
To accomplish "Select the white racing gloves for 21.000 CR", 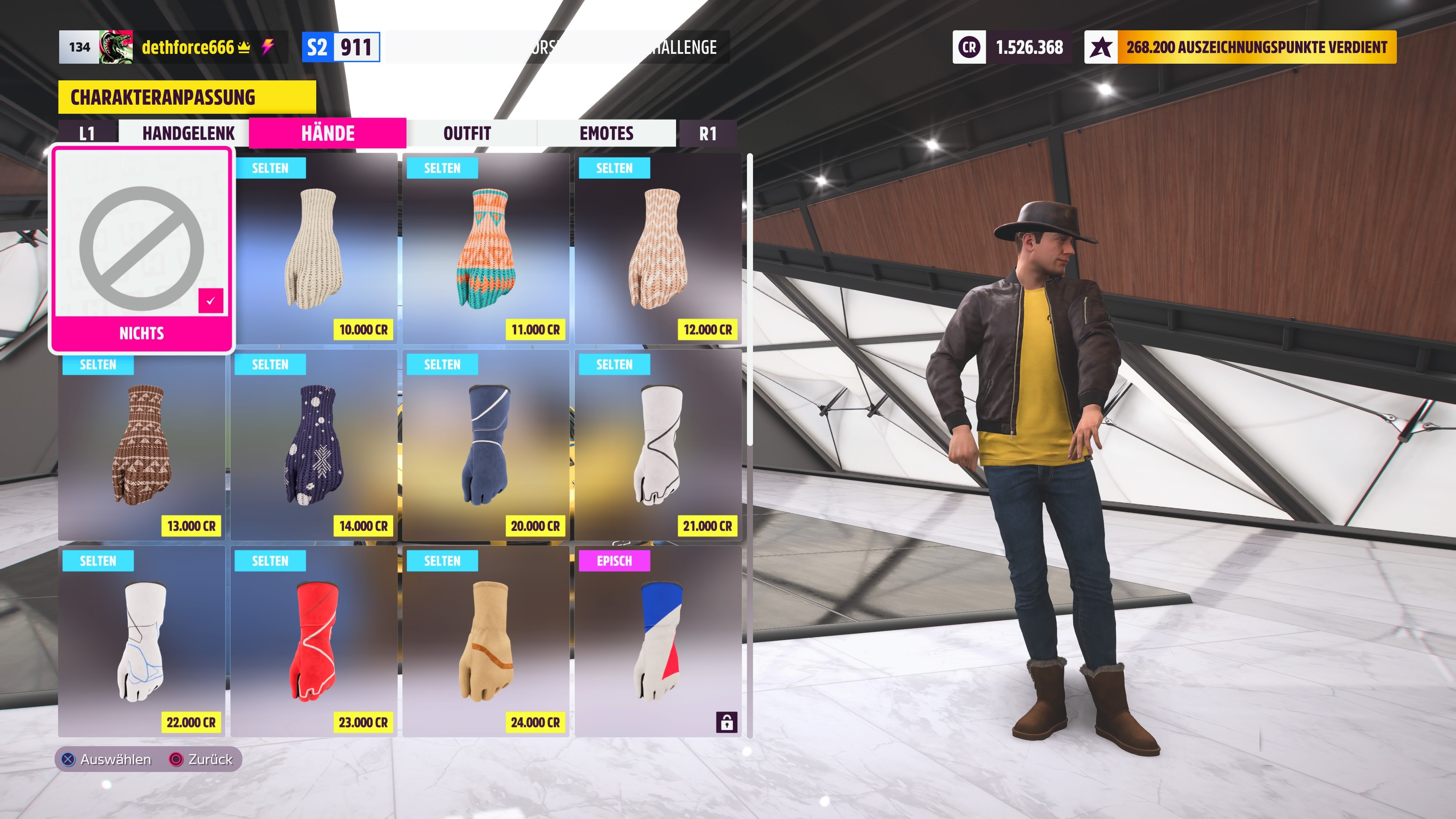I will click(658, 446).
